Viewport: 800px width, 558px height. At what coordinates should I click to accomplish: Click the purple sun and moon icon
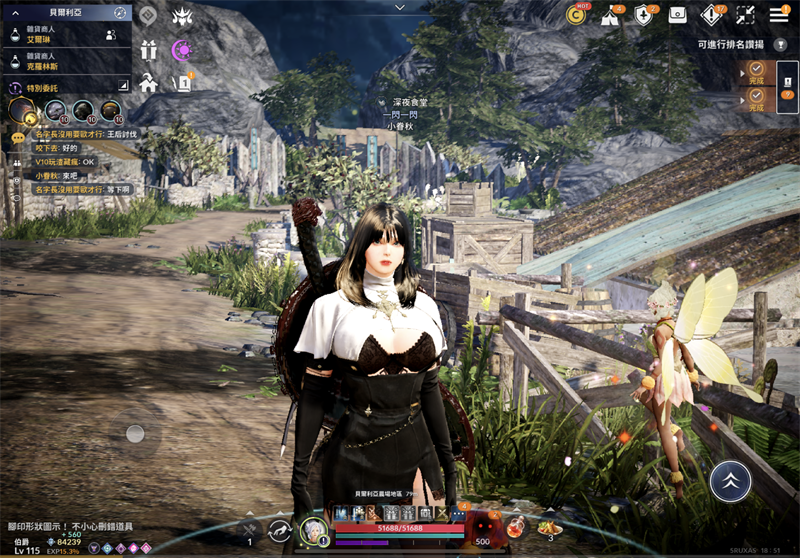182,50
